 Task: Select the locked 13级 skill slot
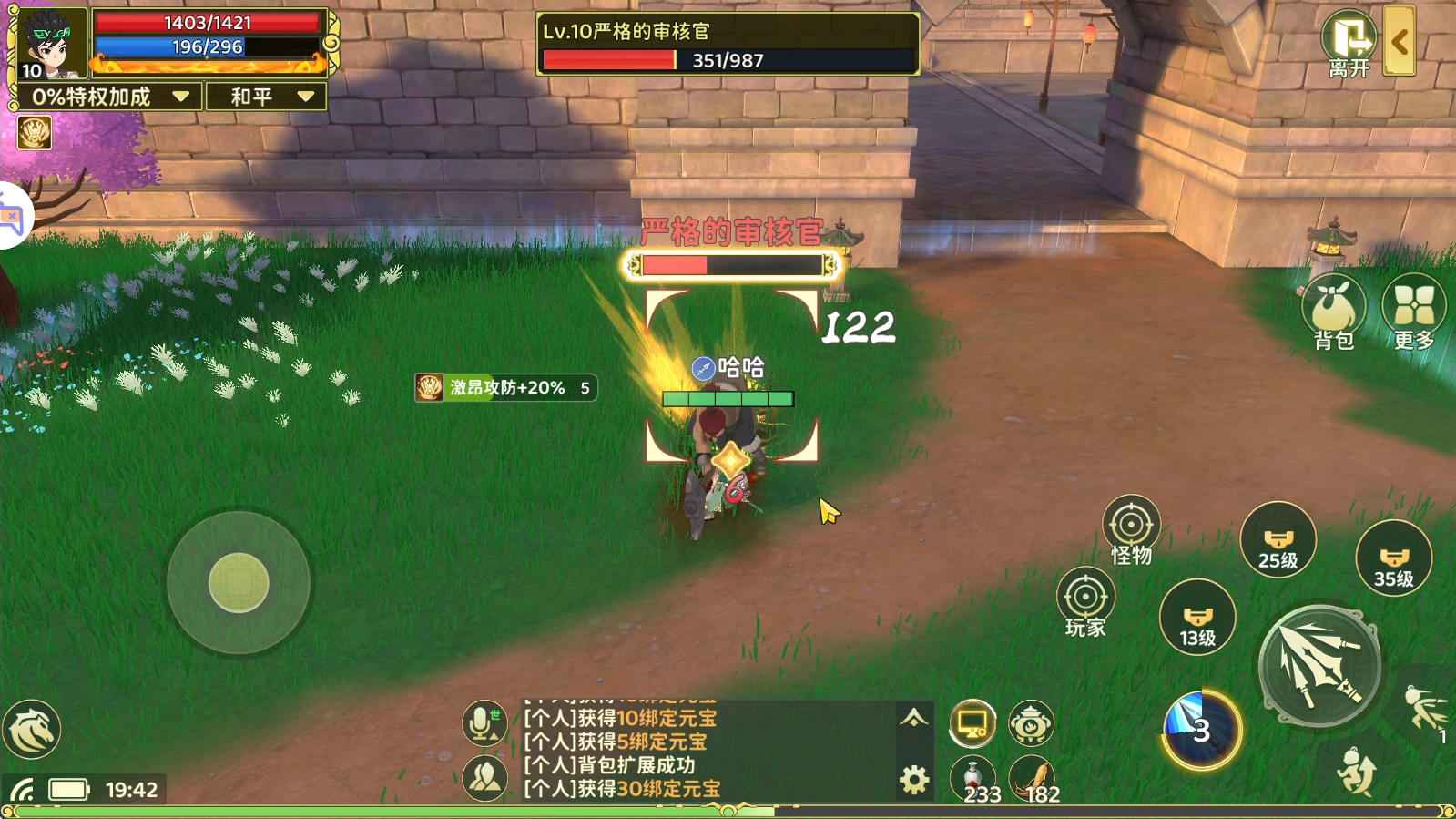(x=1197, y=618)
